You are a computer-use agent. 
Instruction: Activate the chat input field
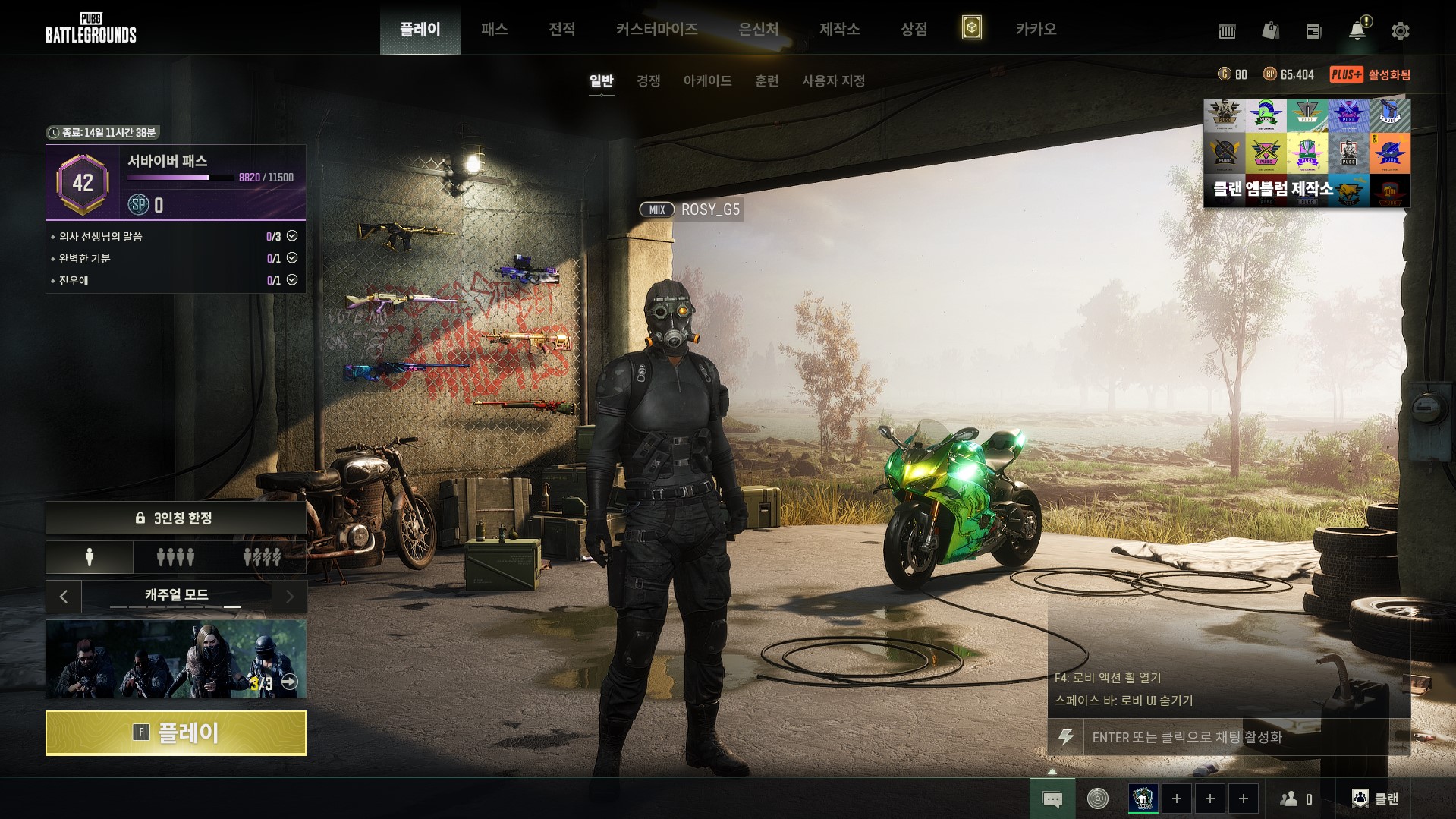coord(1237,737)
